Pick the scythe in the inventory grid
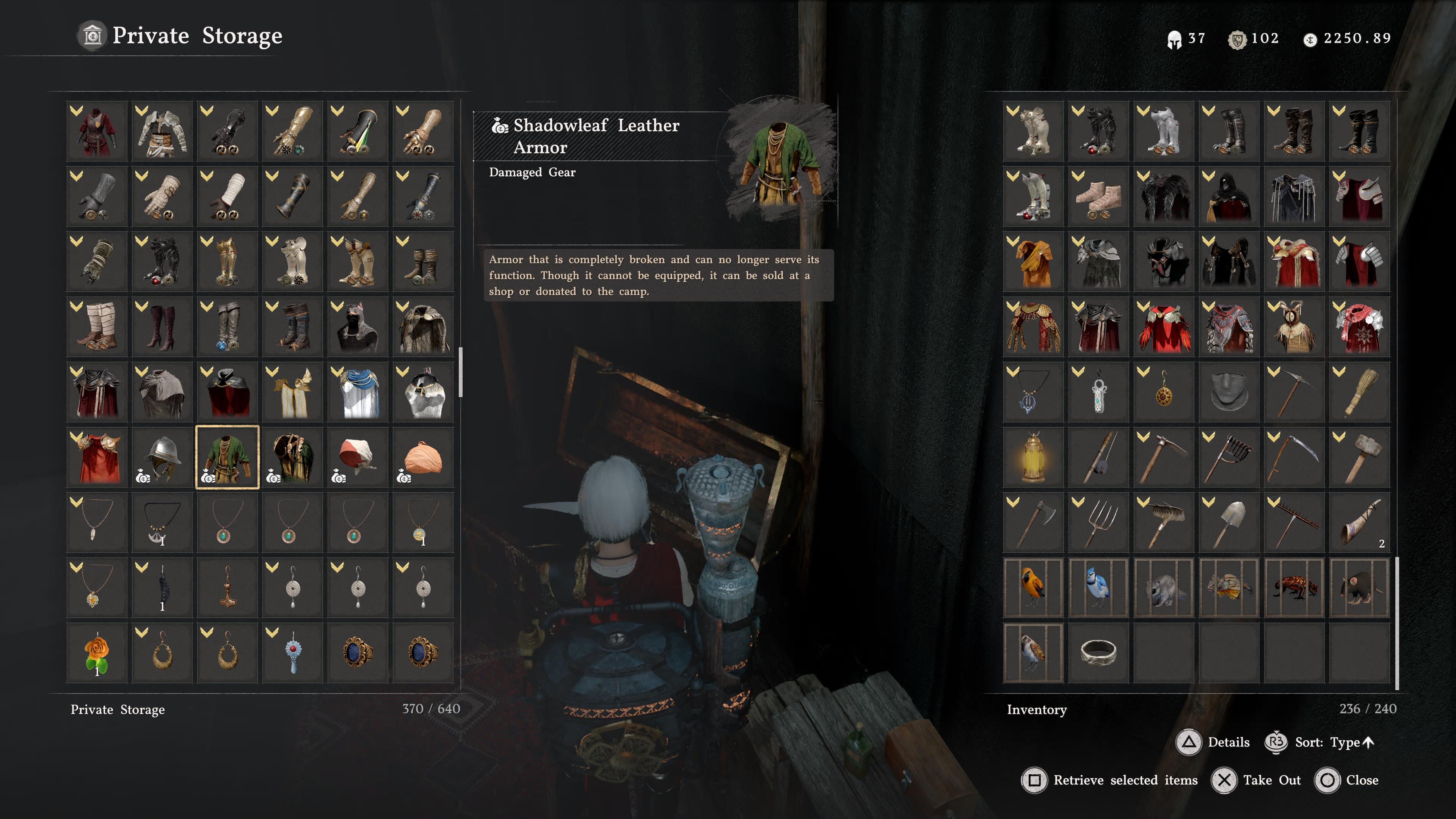1456x819 pixels. pyautogui.click(x=1294, y=457)
